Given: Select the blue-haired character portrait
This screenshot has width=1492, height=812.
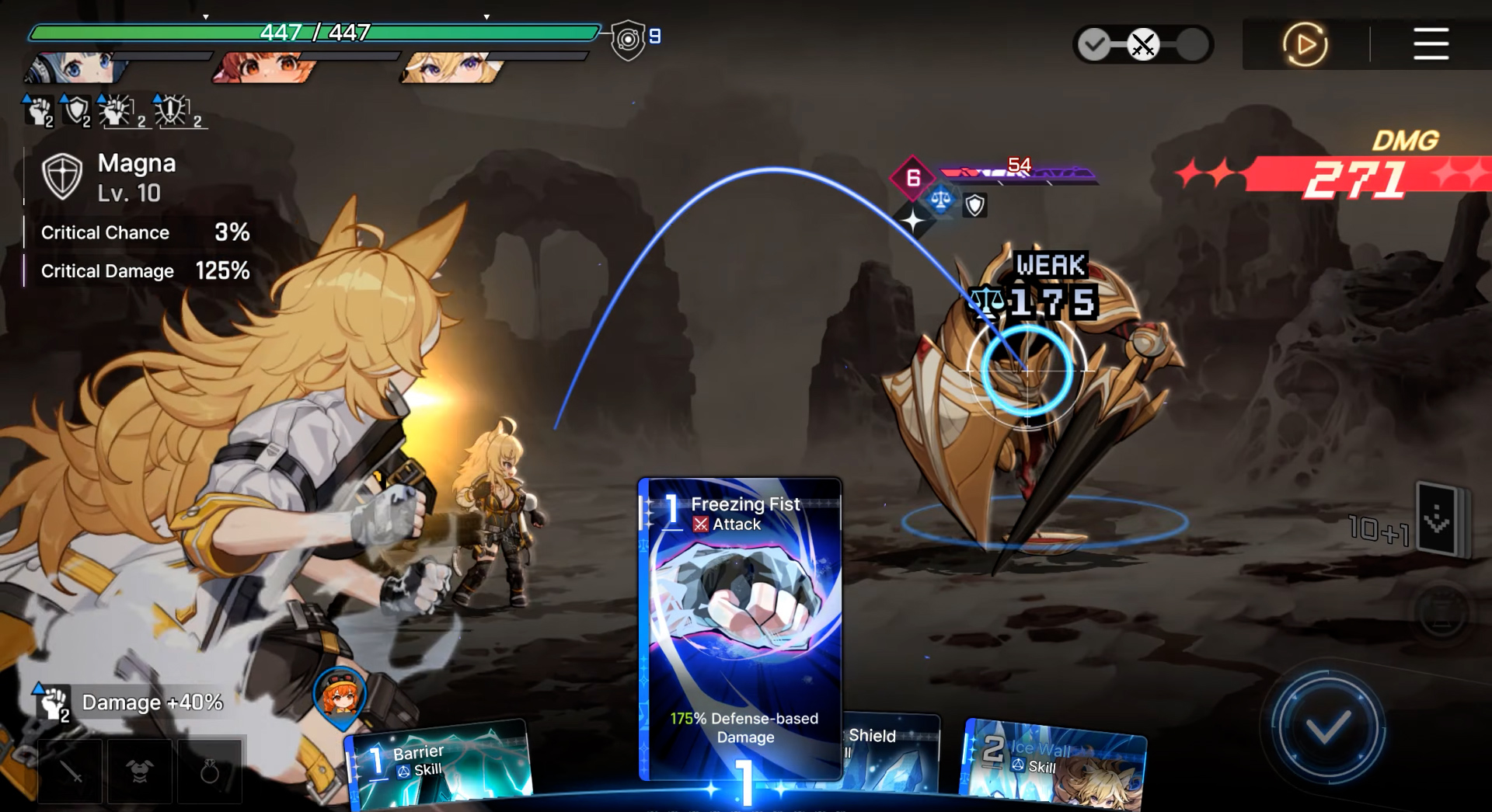Looking at the screenshot, I should pyautogui.click(x=74, y=68).
